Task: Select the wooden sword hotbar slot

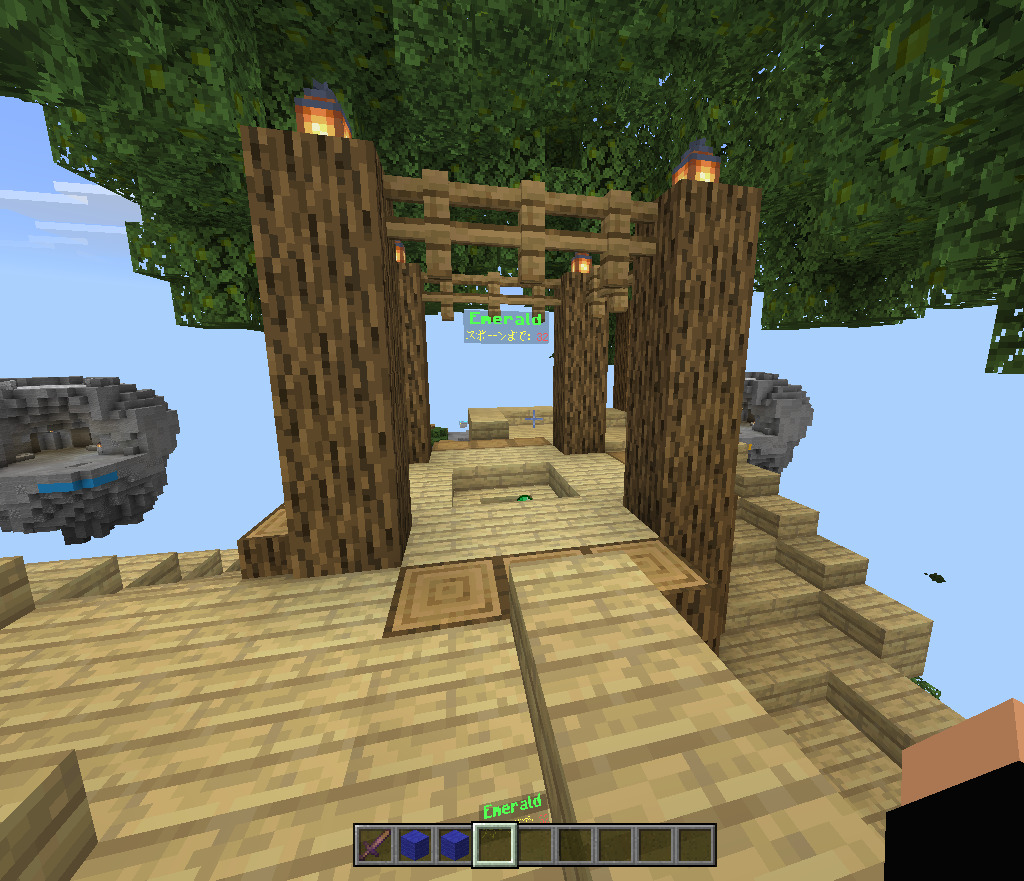Action: coord(375,845)
